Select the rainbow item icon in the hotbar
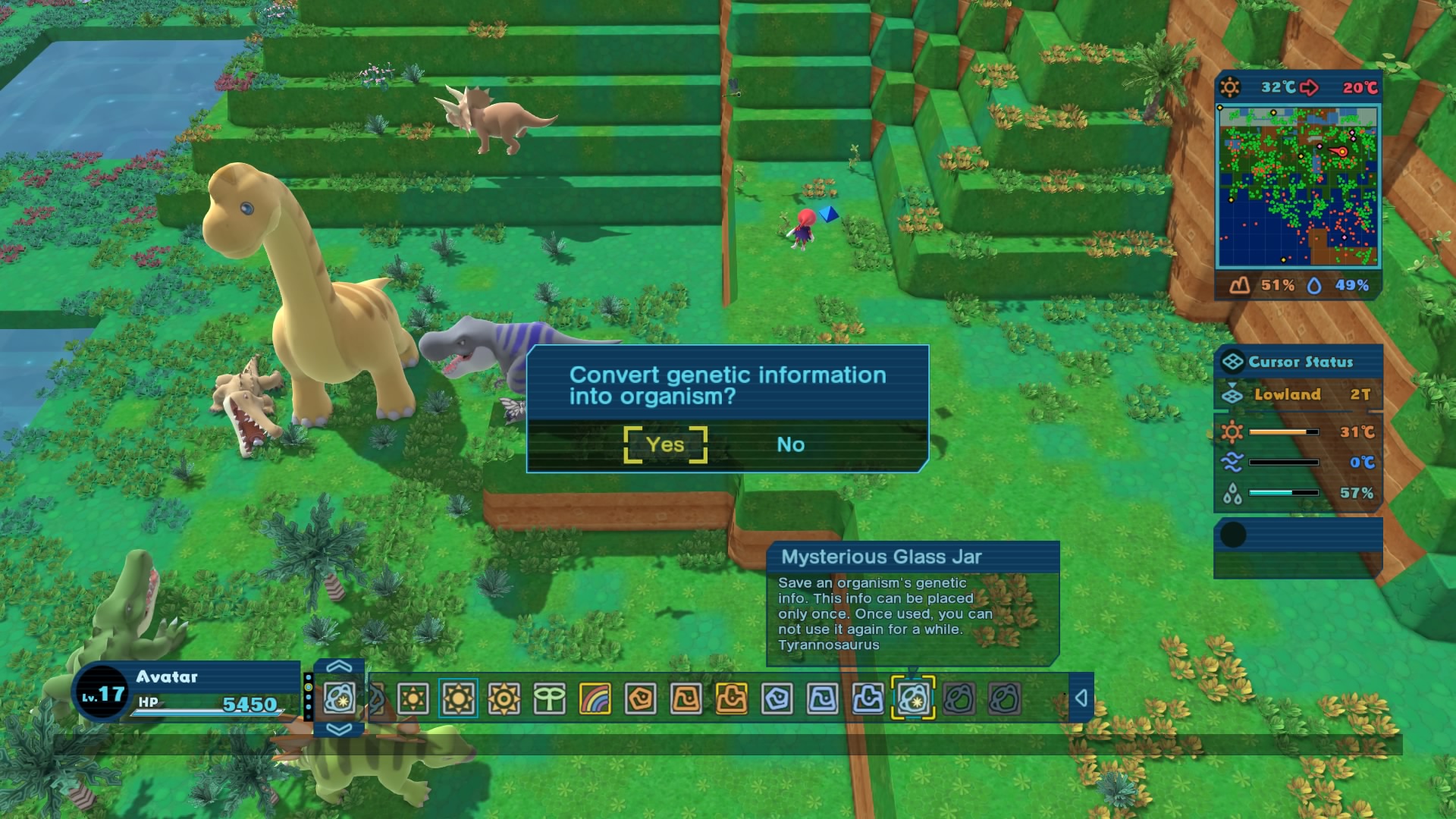 pos(595,699)
